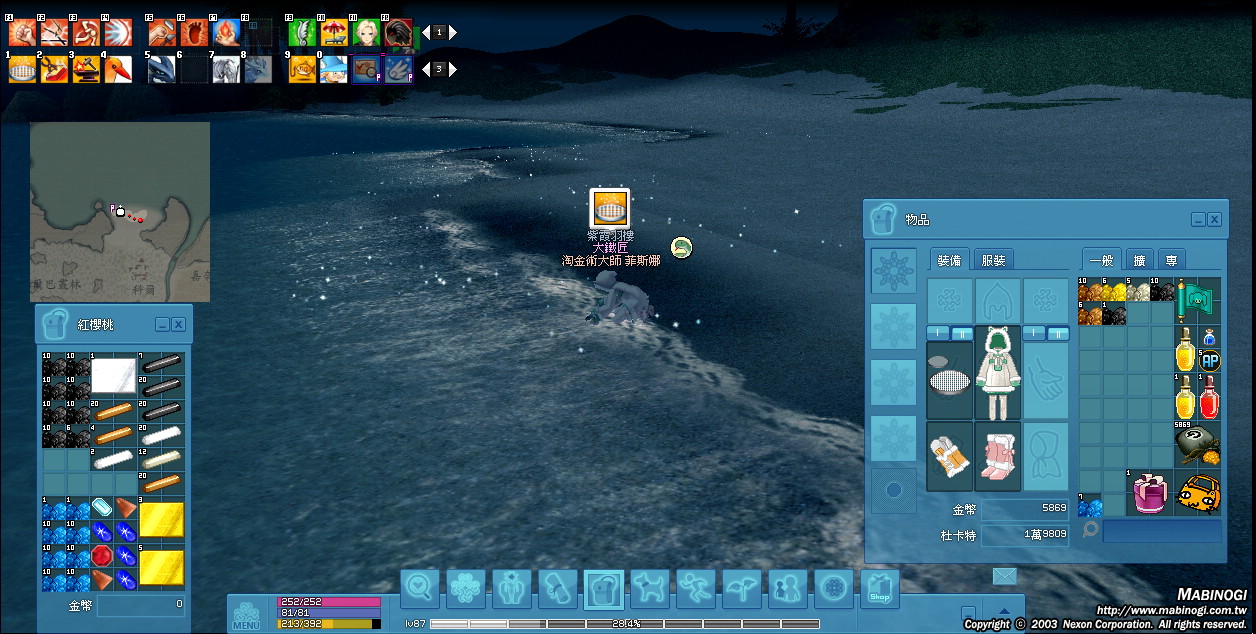Open the main MENU button
The image size is (1256, 634).
246,614
